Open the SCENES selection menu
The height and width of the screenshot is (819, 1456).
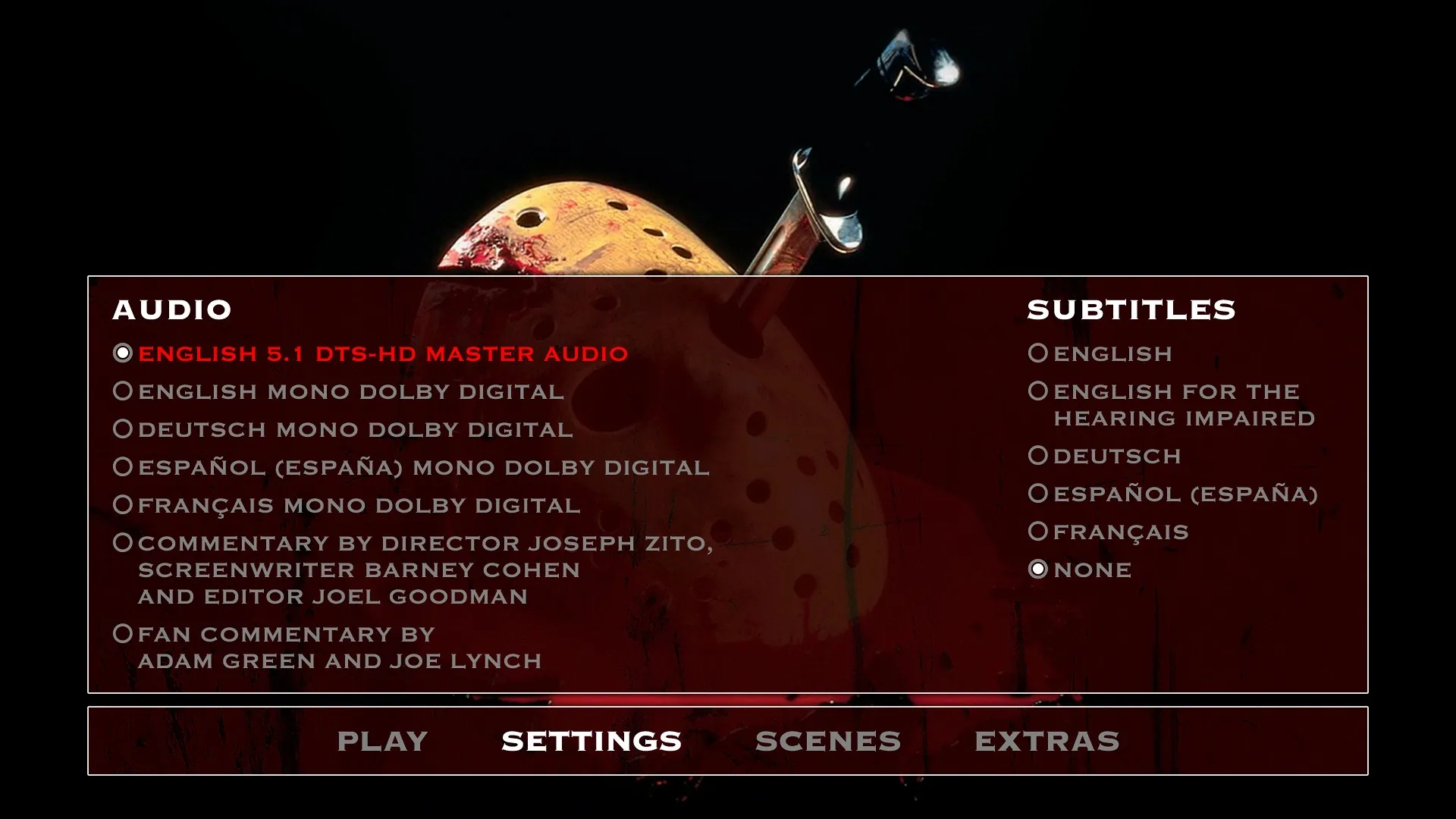(828, 740)
